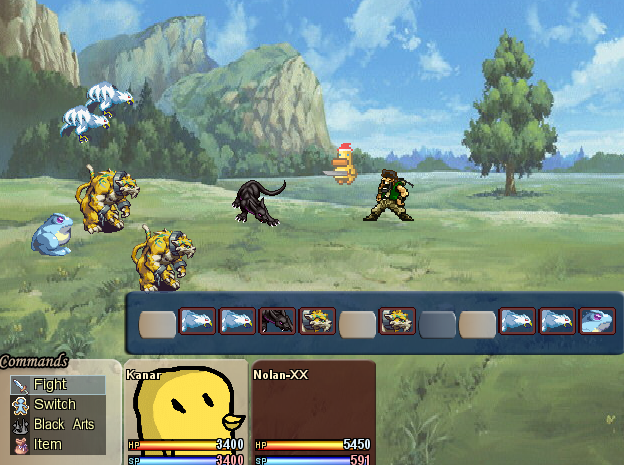Viewport: 624px width, 465px height.
Task: Click the blue blob turn order icon
Action: [597, 321]
